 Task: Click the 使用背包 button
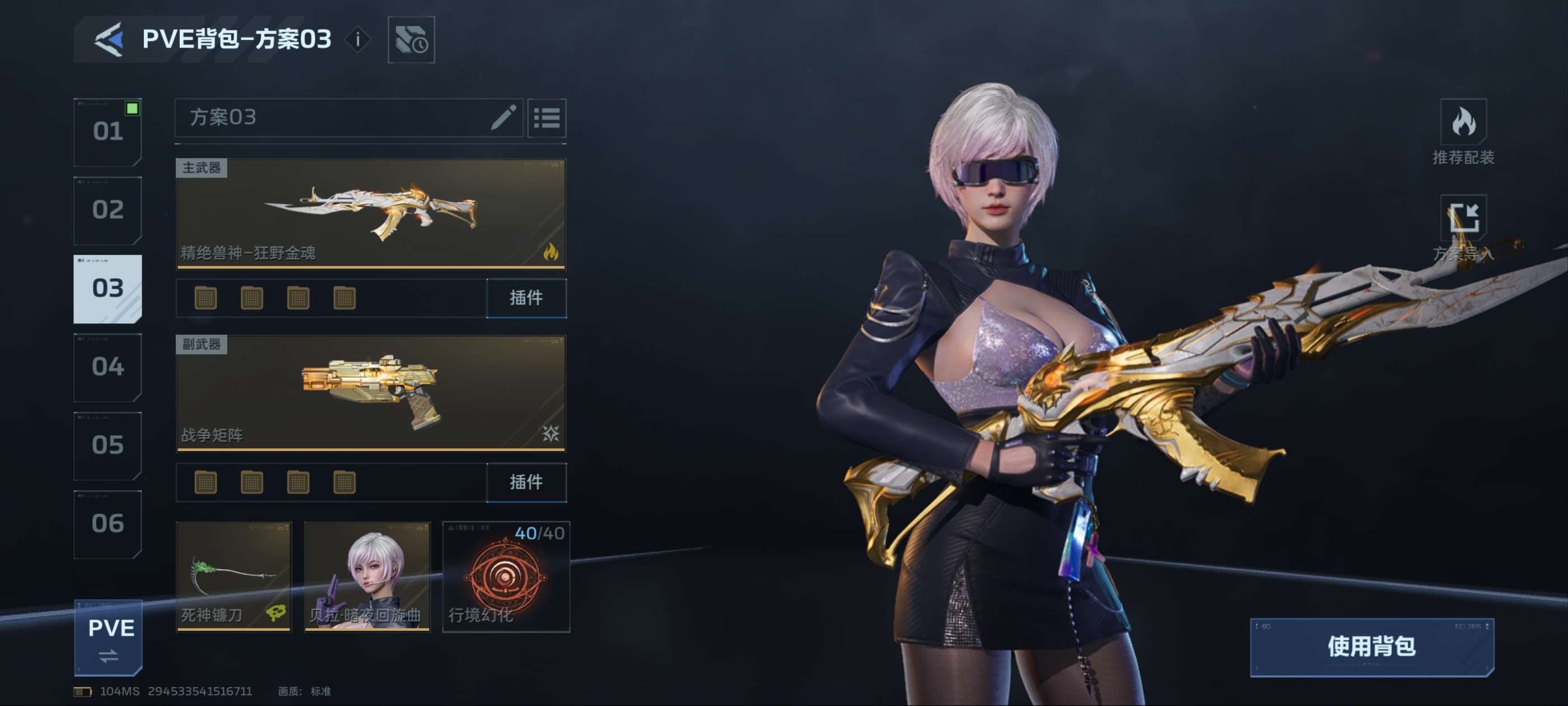click(x=1371, y=647)
